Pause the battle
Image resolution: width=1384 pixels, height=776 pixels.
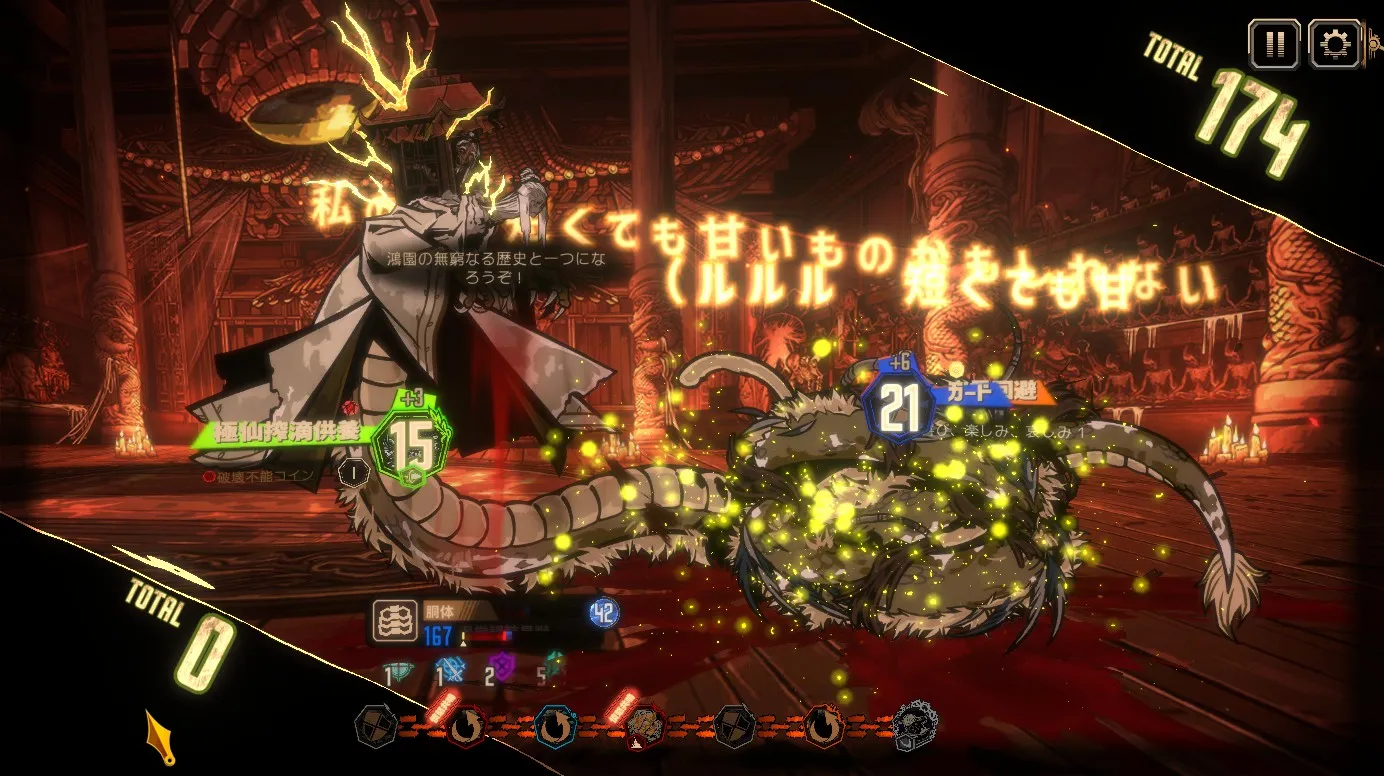[x=1273, y=44]
